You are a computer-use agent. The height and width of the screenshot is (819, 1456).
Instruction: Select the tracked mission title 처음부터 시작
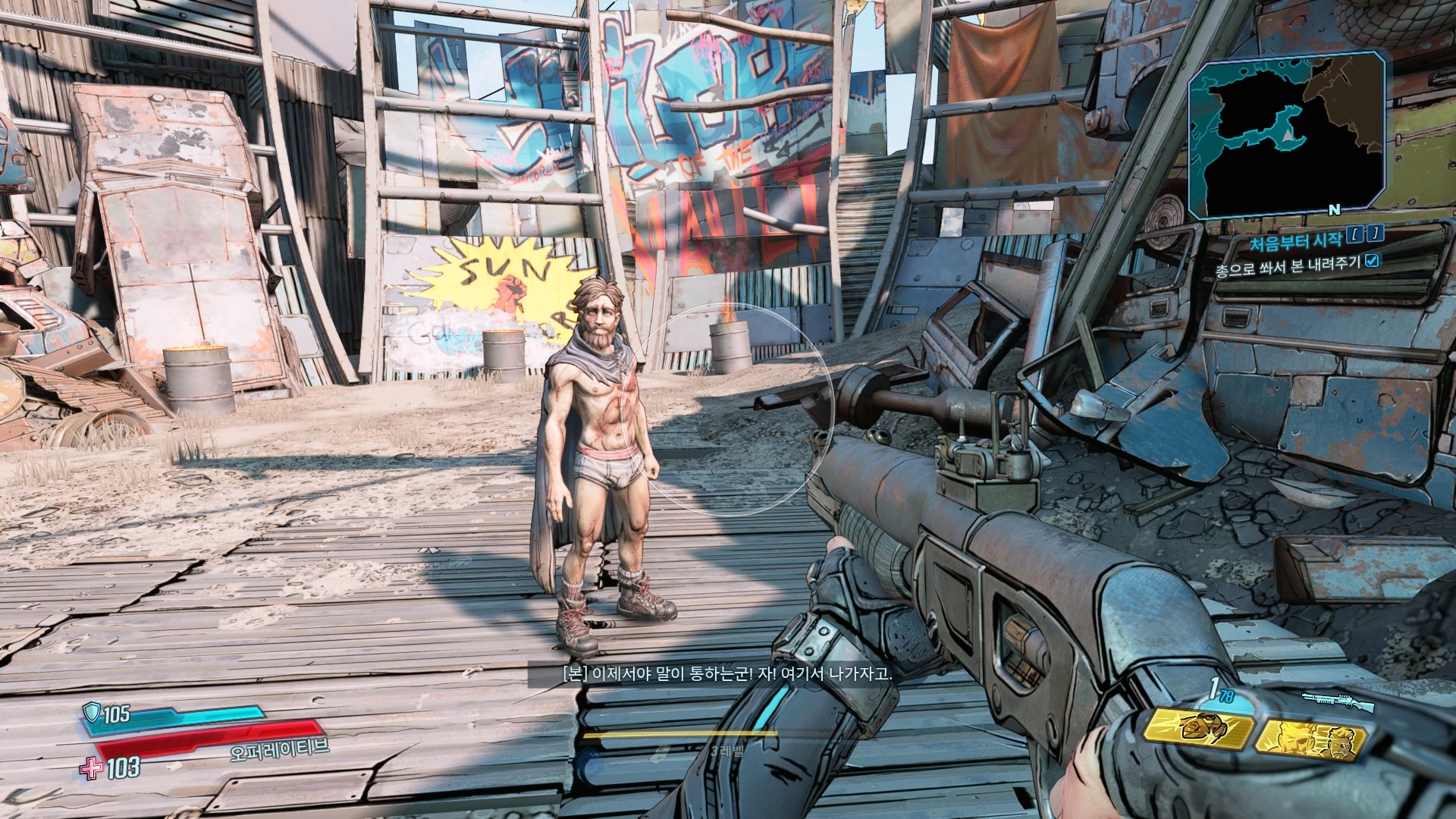pos(1295,242)
